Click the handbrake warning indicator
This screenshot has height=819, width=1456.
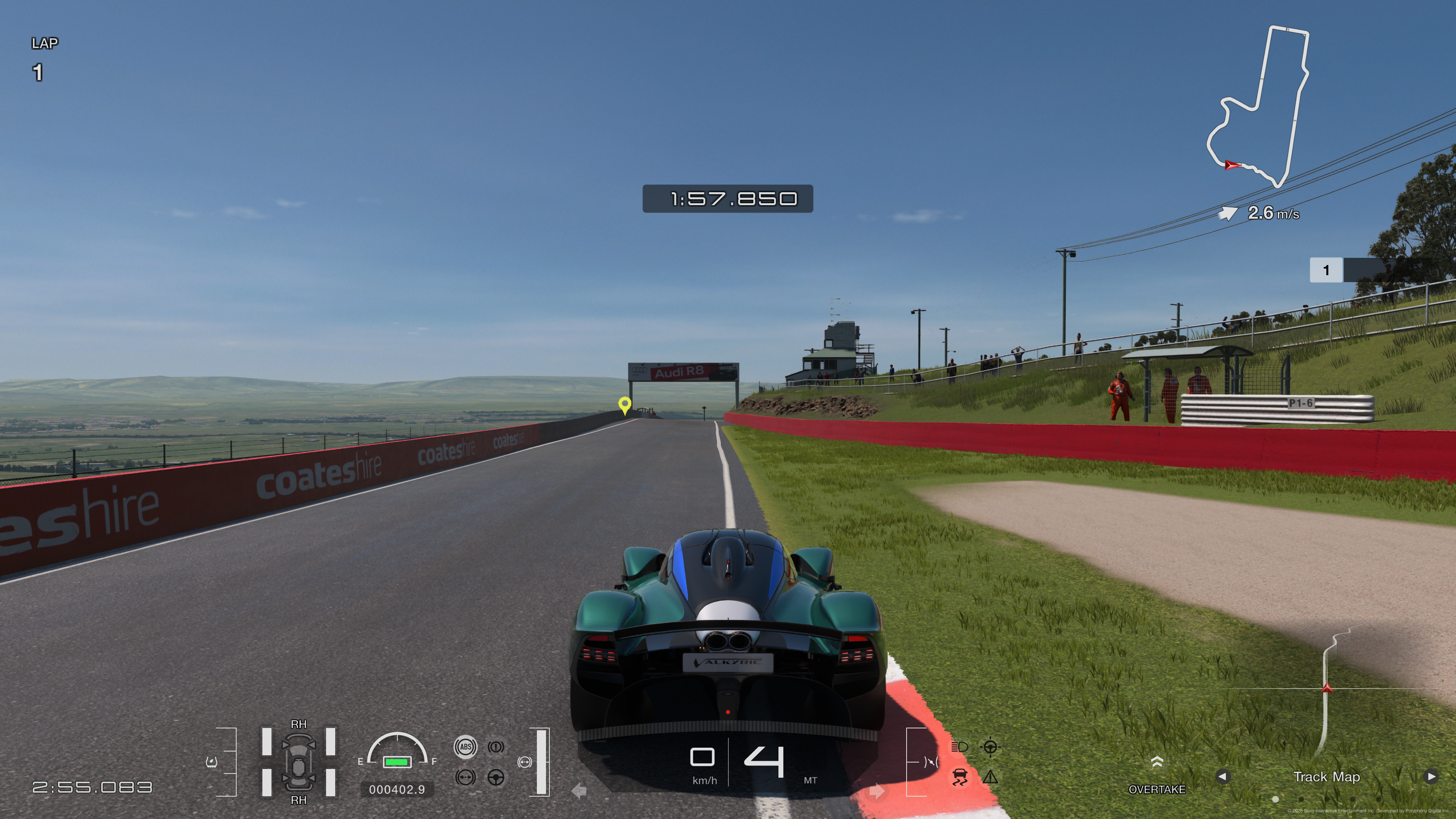pyautogui.click(x=496, y=747)
